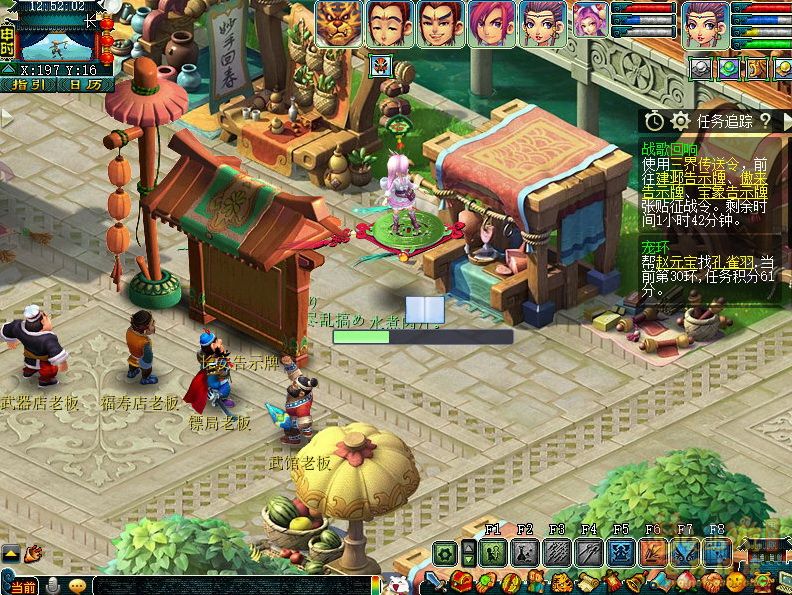792x595 pixels.
Task: Click the main character portrait
Action: click(x=706, y=24)
